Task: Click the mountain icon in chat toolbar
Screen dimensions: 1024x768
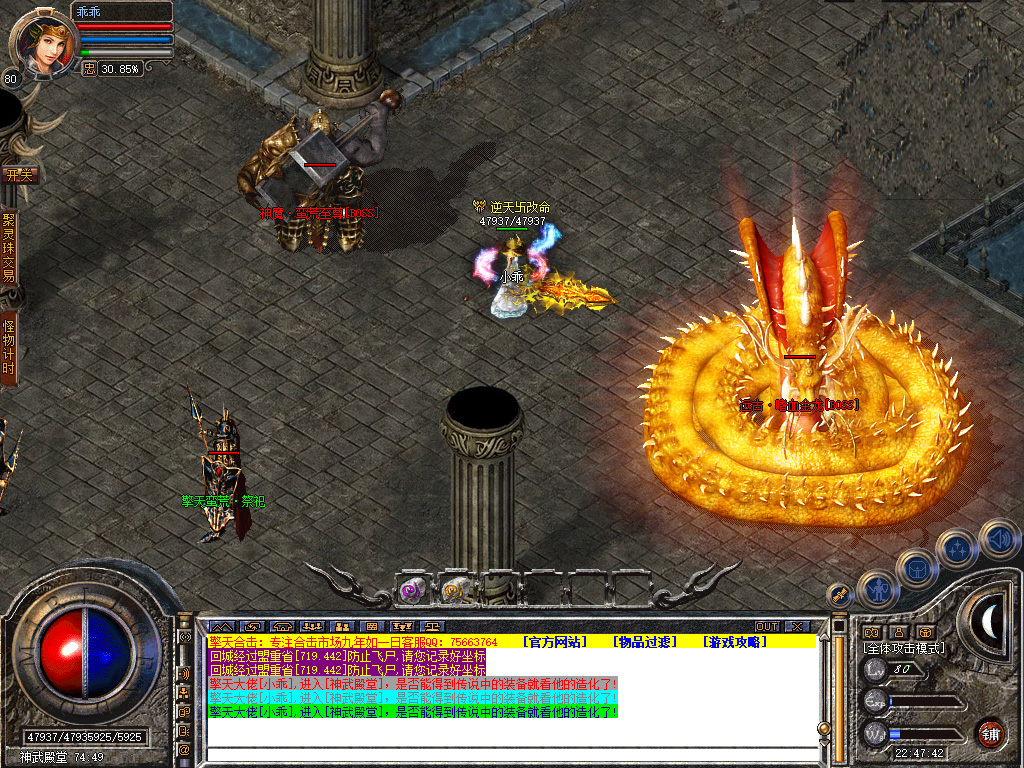Action: (220, 626)
